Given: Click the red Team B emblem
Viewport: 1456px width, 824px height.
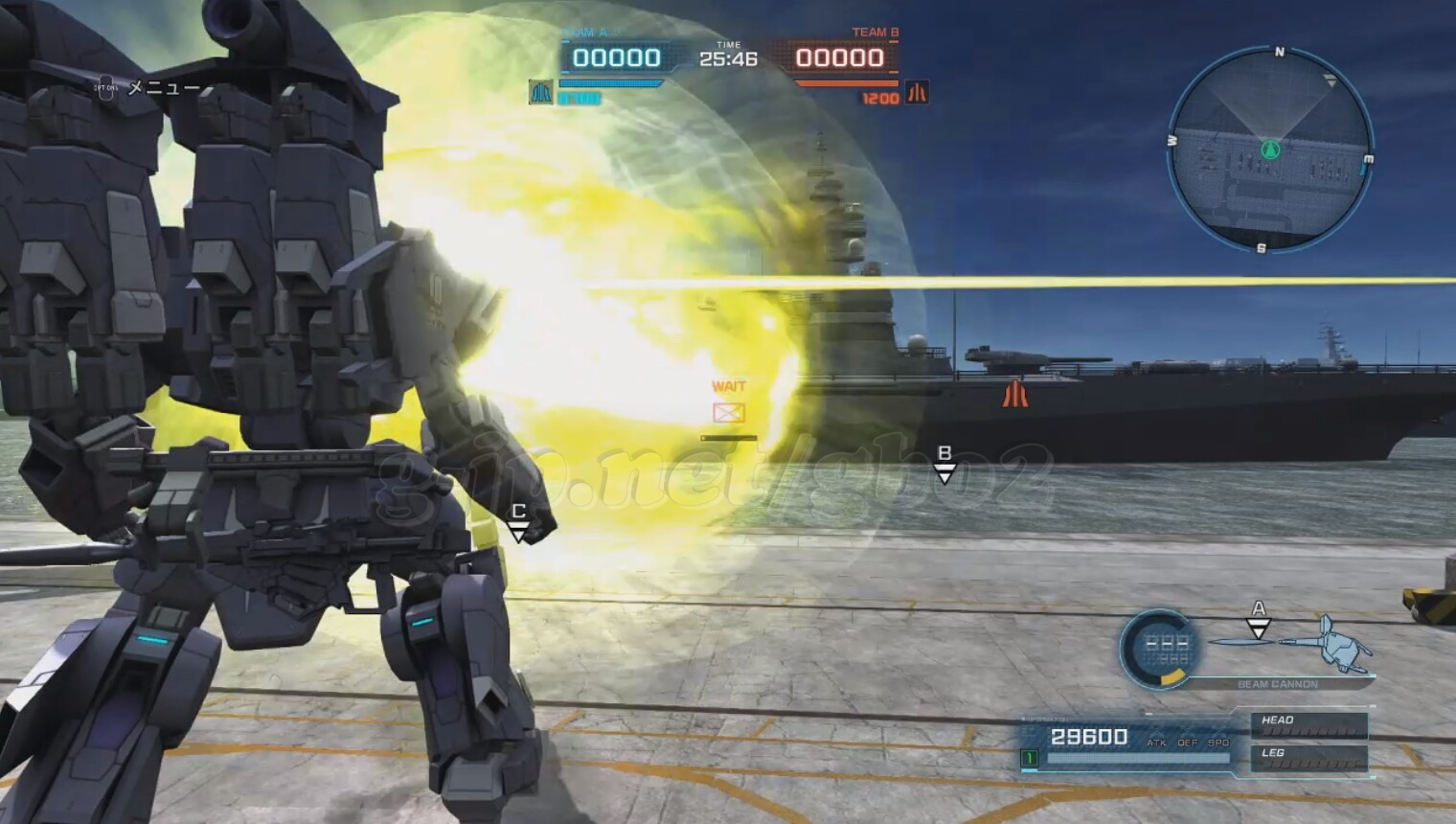Looking at the screenshot, I should (x=917, y=92).
